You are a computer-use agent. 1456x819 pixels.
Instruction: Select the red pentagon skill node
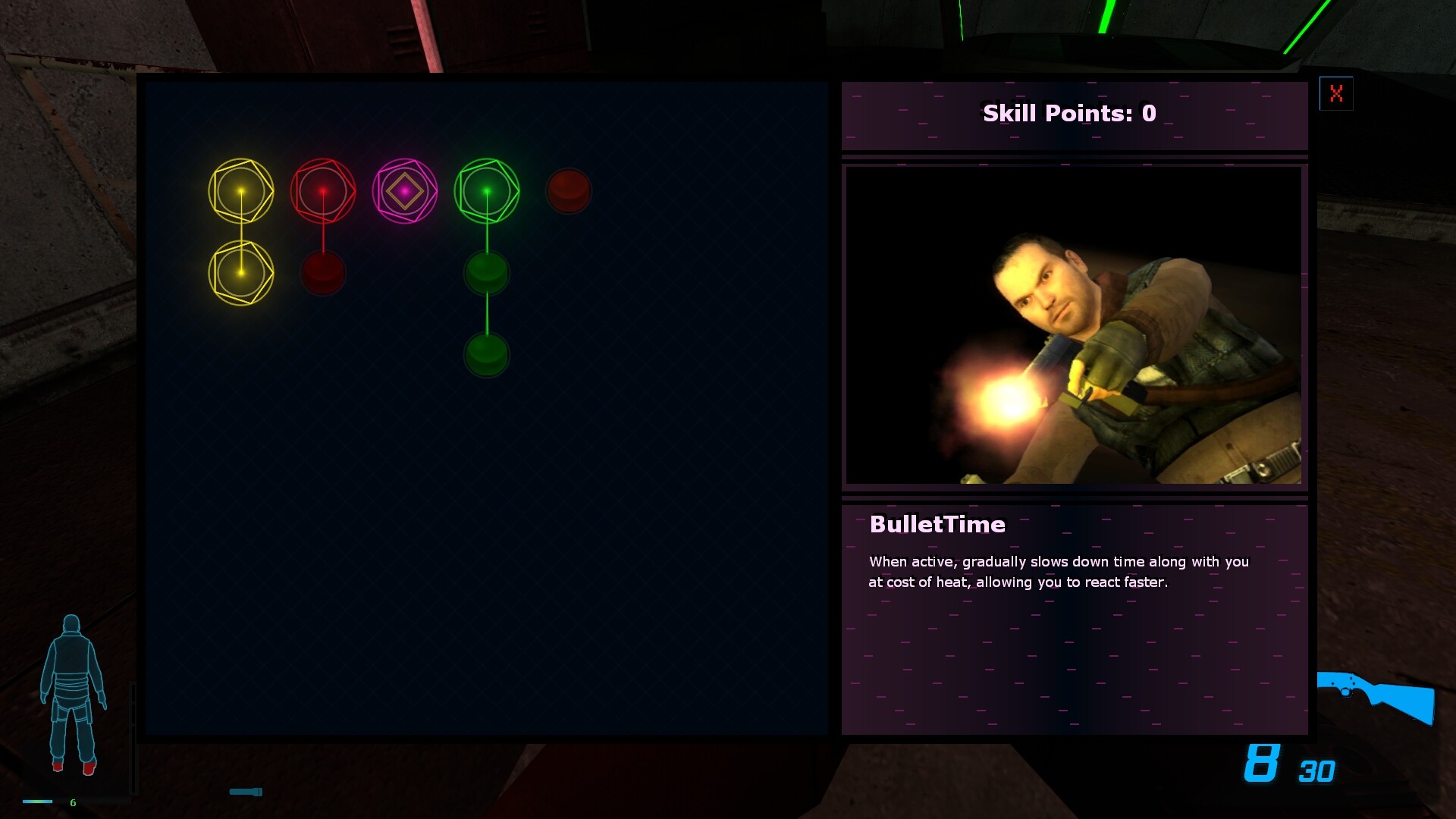coord(324,190)
